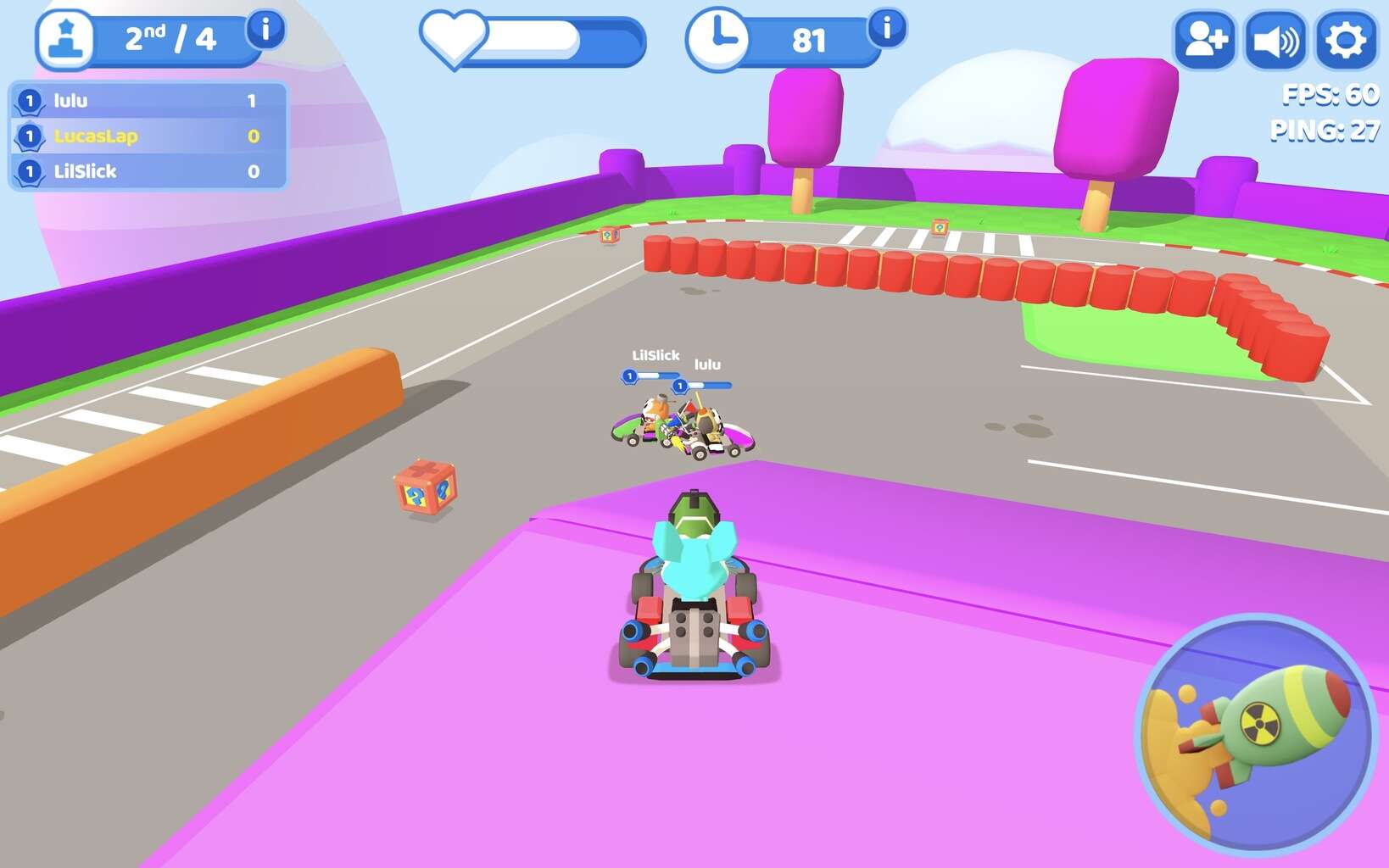Select LilSlick in the leaderboard

[85, 171]
